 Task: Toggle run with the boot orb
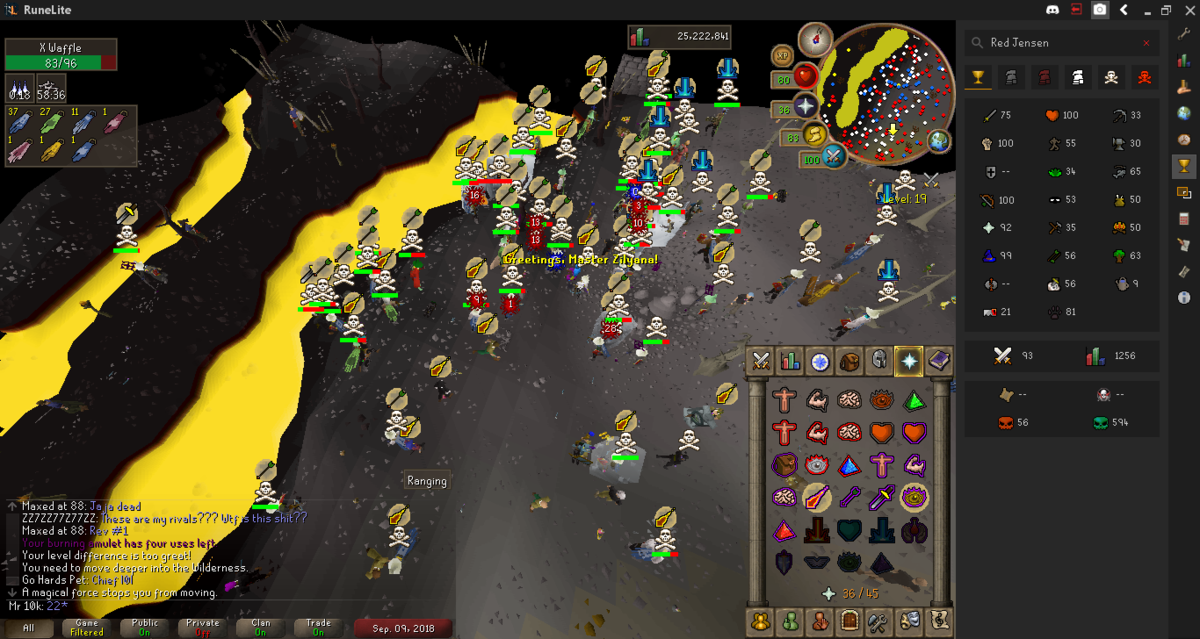pos(817,135)
